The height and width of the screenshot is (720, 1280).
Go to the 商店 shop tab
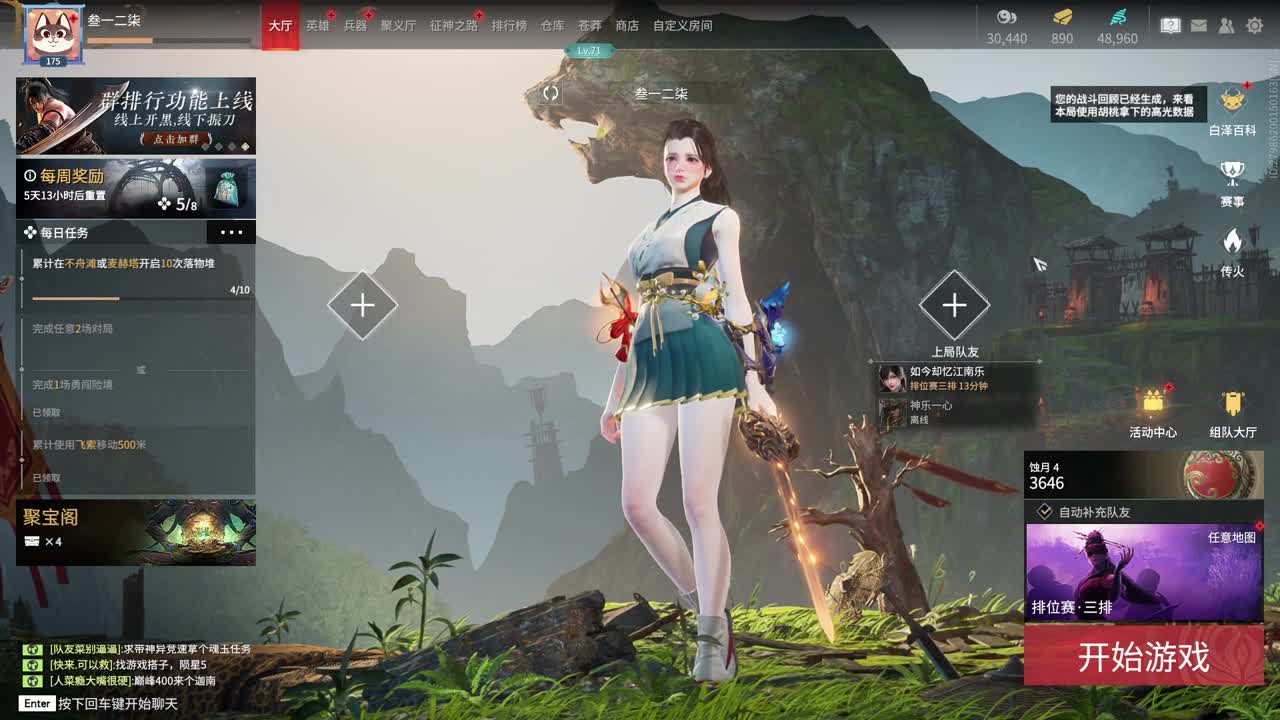click(x=627, y=25)
